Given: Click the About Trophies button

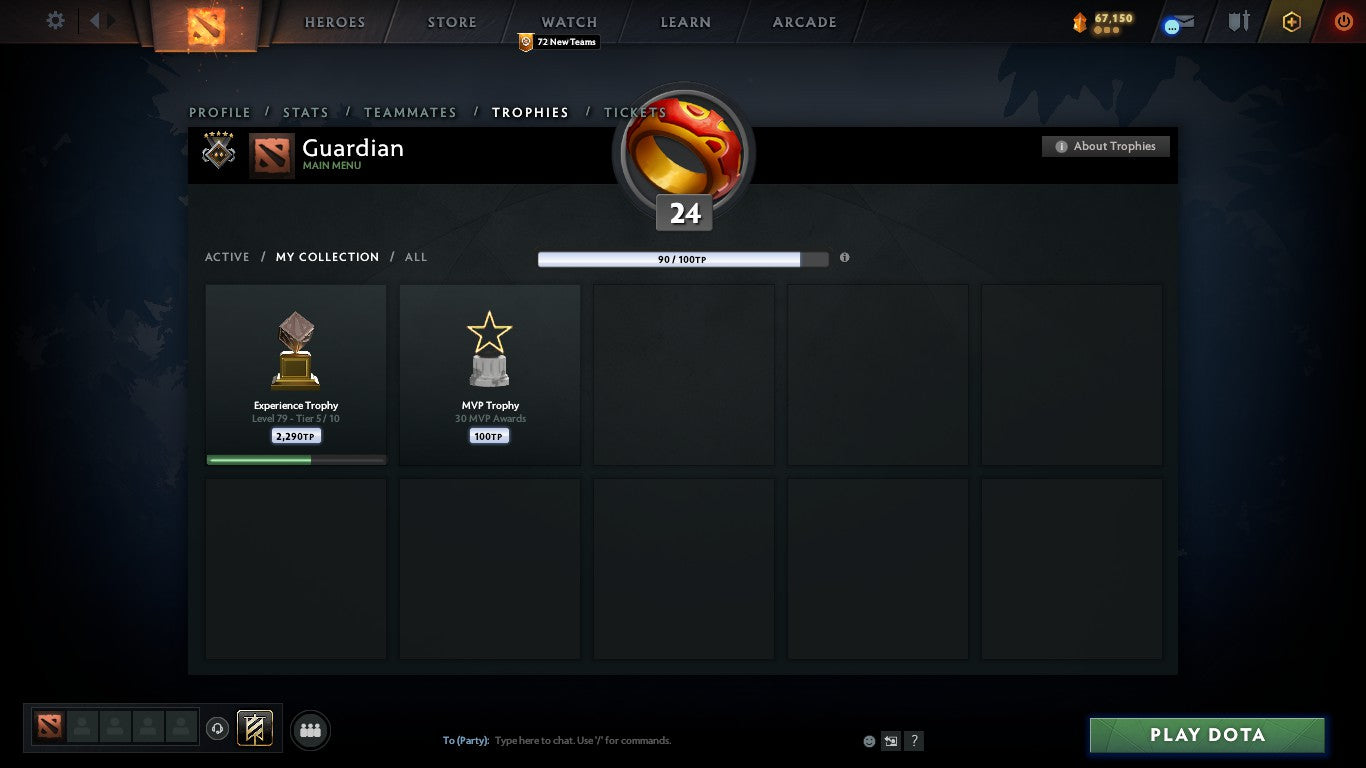Looking at the screenshot, I should [x=1106, y=146].
